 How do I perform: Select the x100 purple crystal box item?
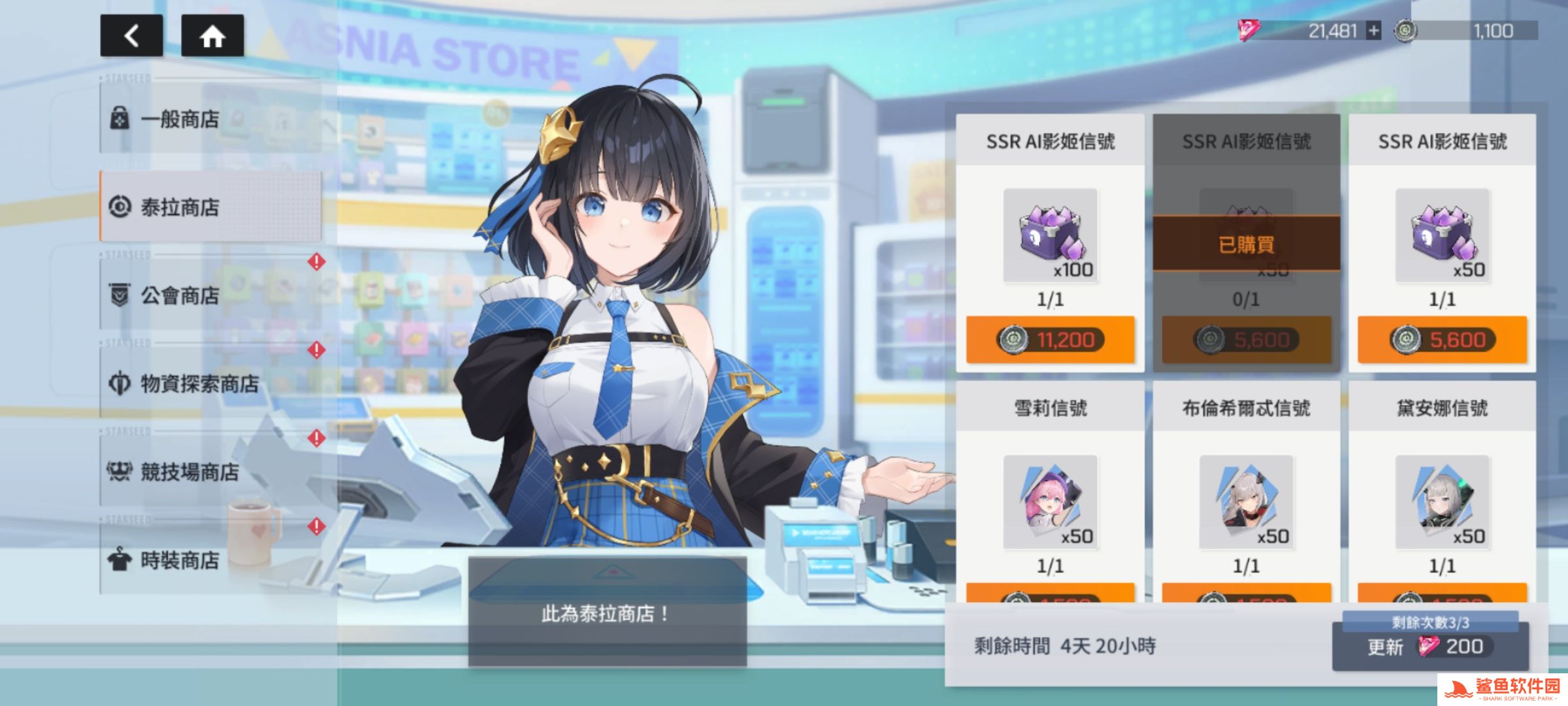[x=1050, y=235]
